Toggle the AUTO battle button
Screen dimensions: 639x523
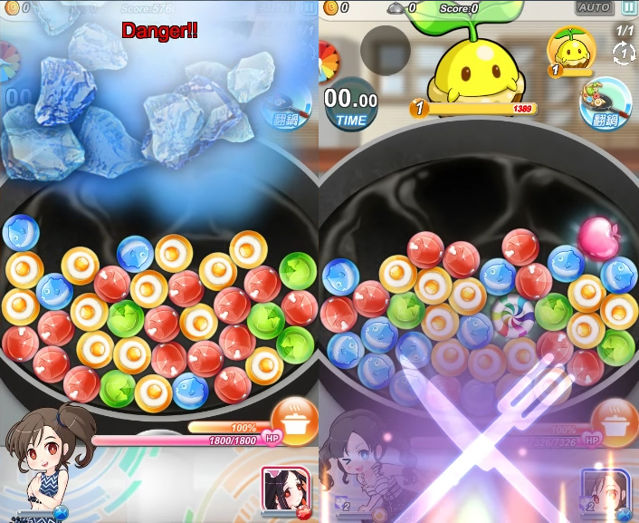click(594, 8)
